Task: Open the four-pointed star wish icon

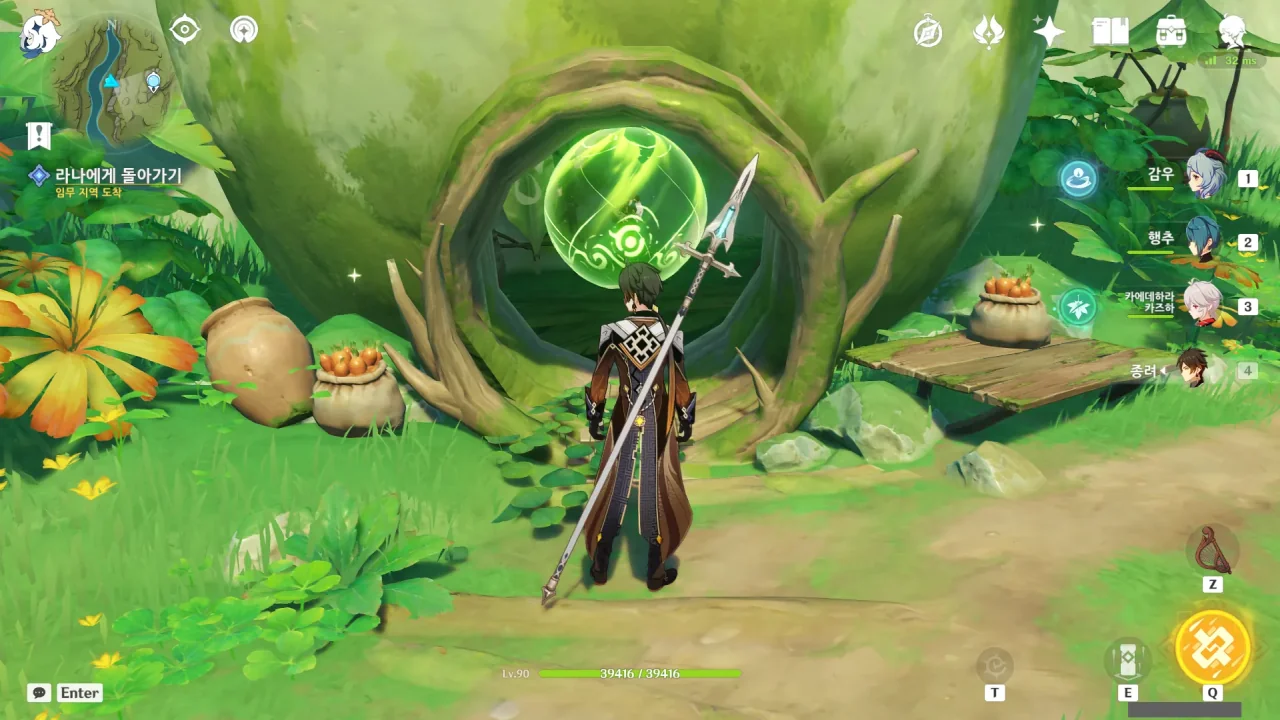Action: tap(1049, 32)
